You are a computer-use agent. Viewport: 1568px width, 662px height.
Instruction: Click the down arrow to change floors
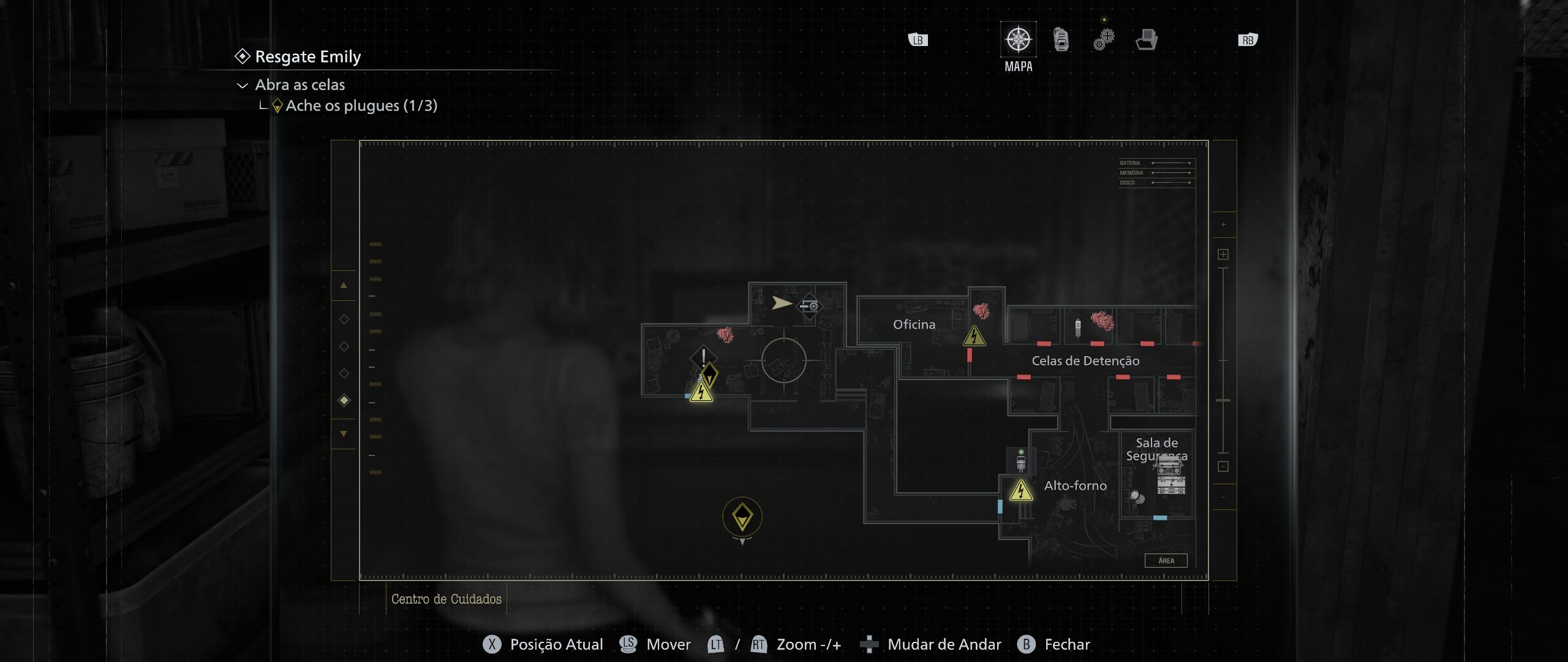point(343,434)
